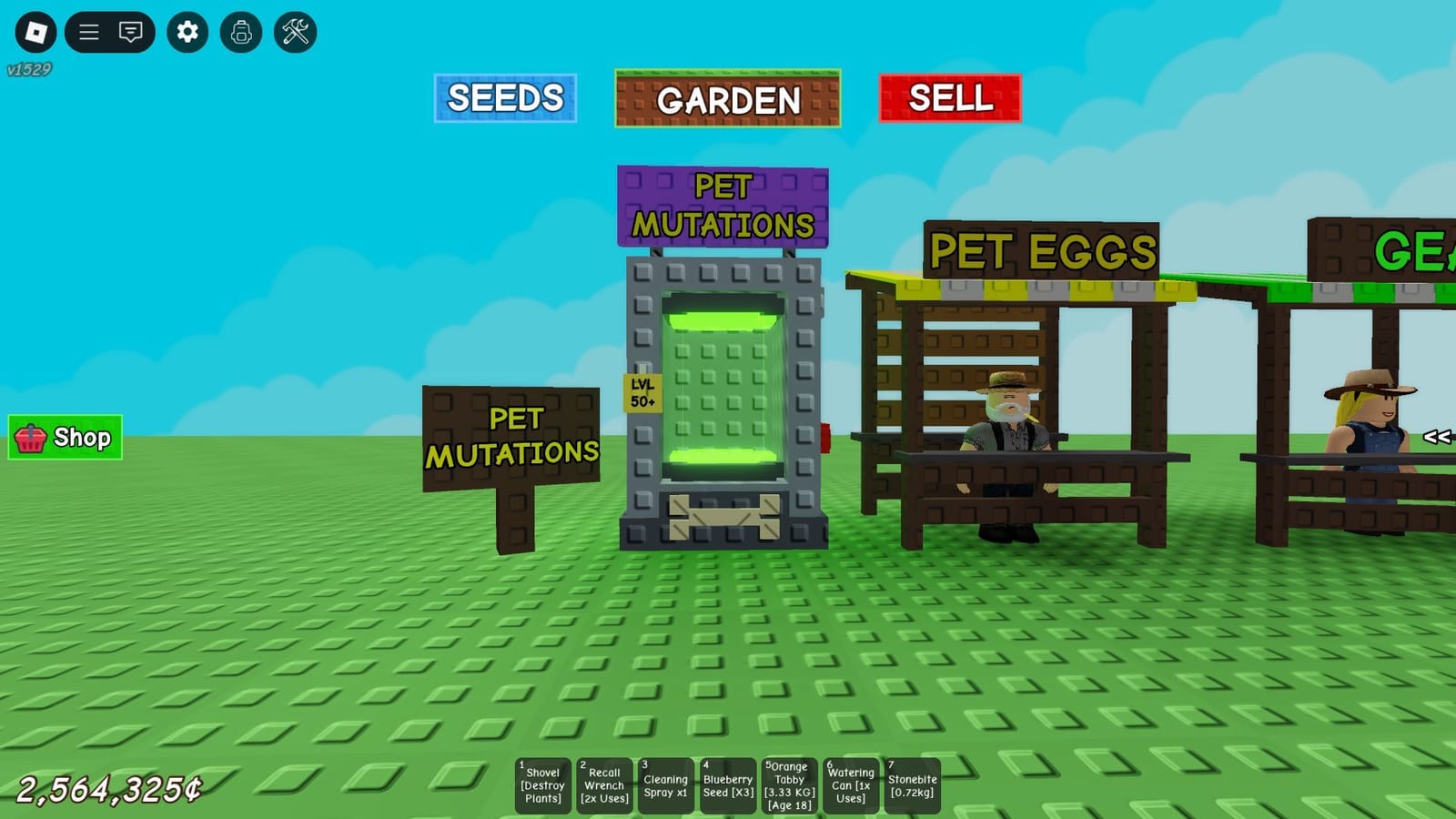Select the Cleaning Spray hotbar item
This screenshot has height=819, width=1456.
point(666,784)
